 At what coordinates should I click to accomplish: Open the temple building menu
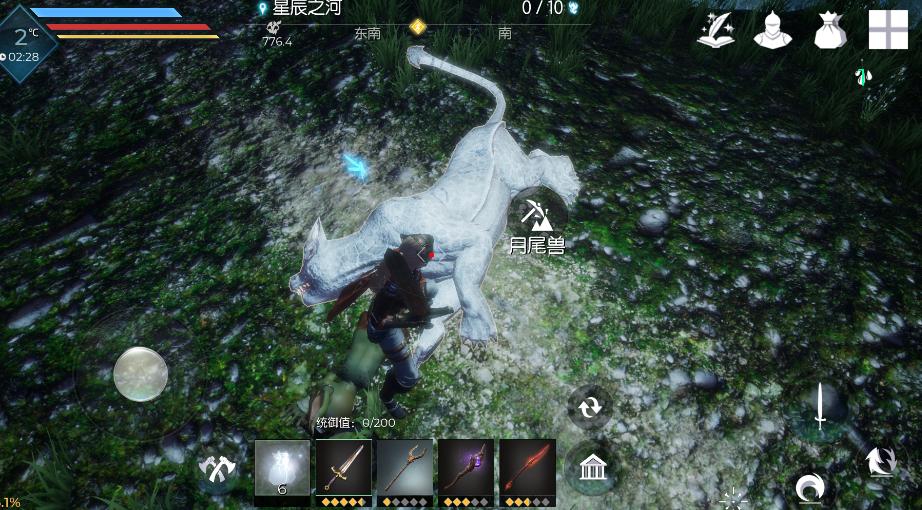point(593,466)
